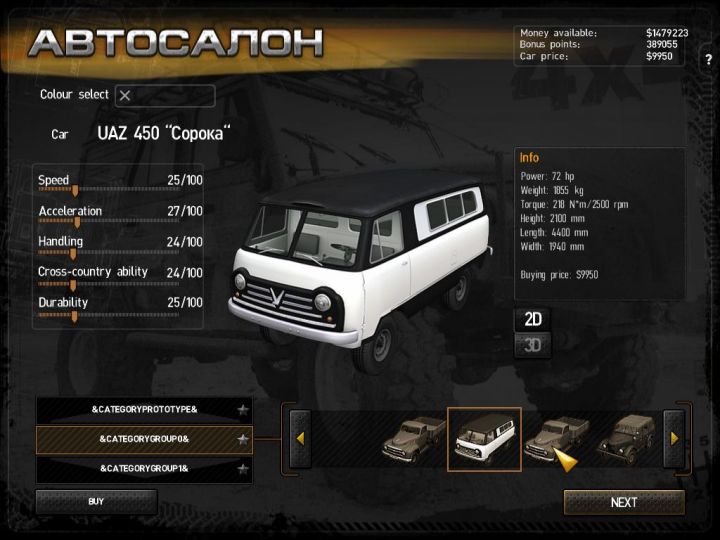The height and width of the screenshot is (540, 720).
Task: Open the question mark help button
Action: click(708, 59)
